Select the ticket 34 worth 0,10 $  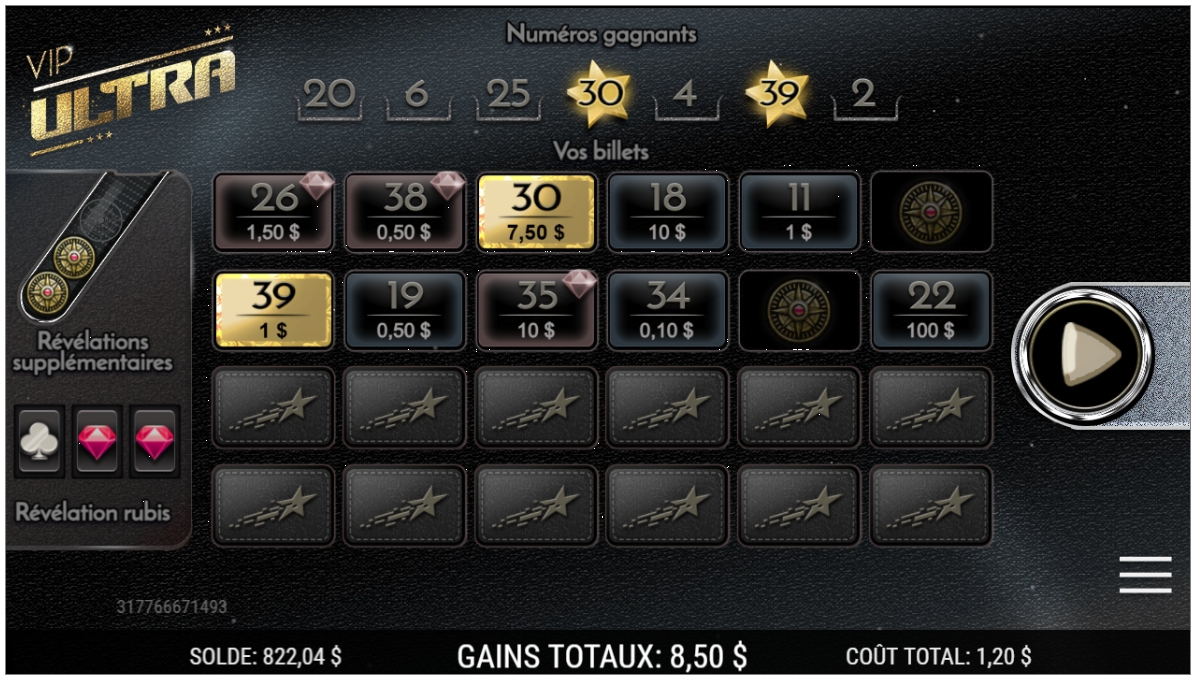click(667, 310)
